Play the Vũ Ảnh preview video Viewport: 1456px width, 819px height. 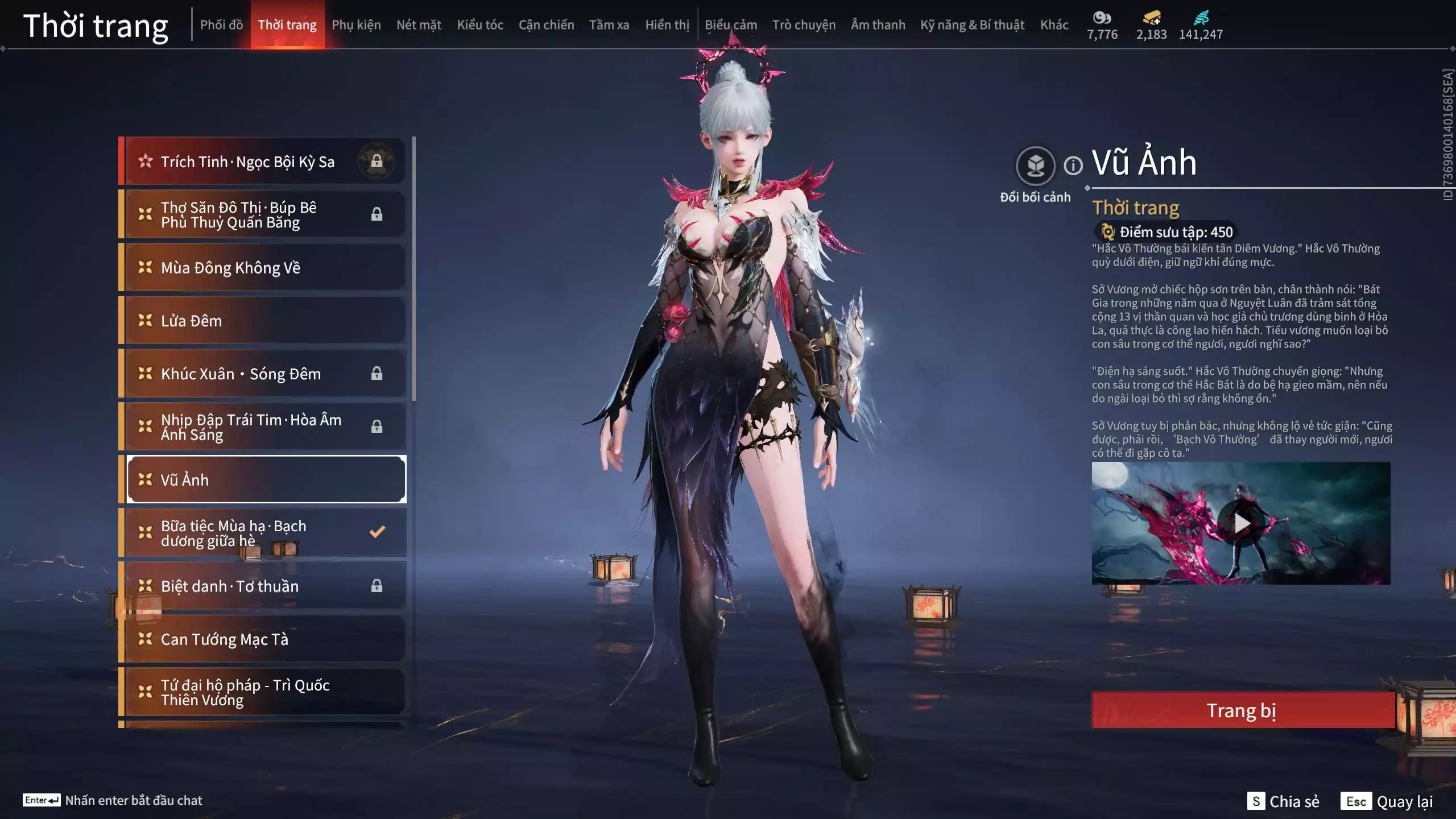pos(1241,523)
